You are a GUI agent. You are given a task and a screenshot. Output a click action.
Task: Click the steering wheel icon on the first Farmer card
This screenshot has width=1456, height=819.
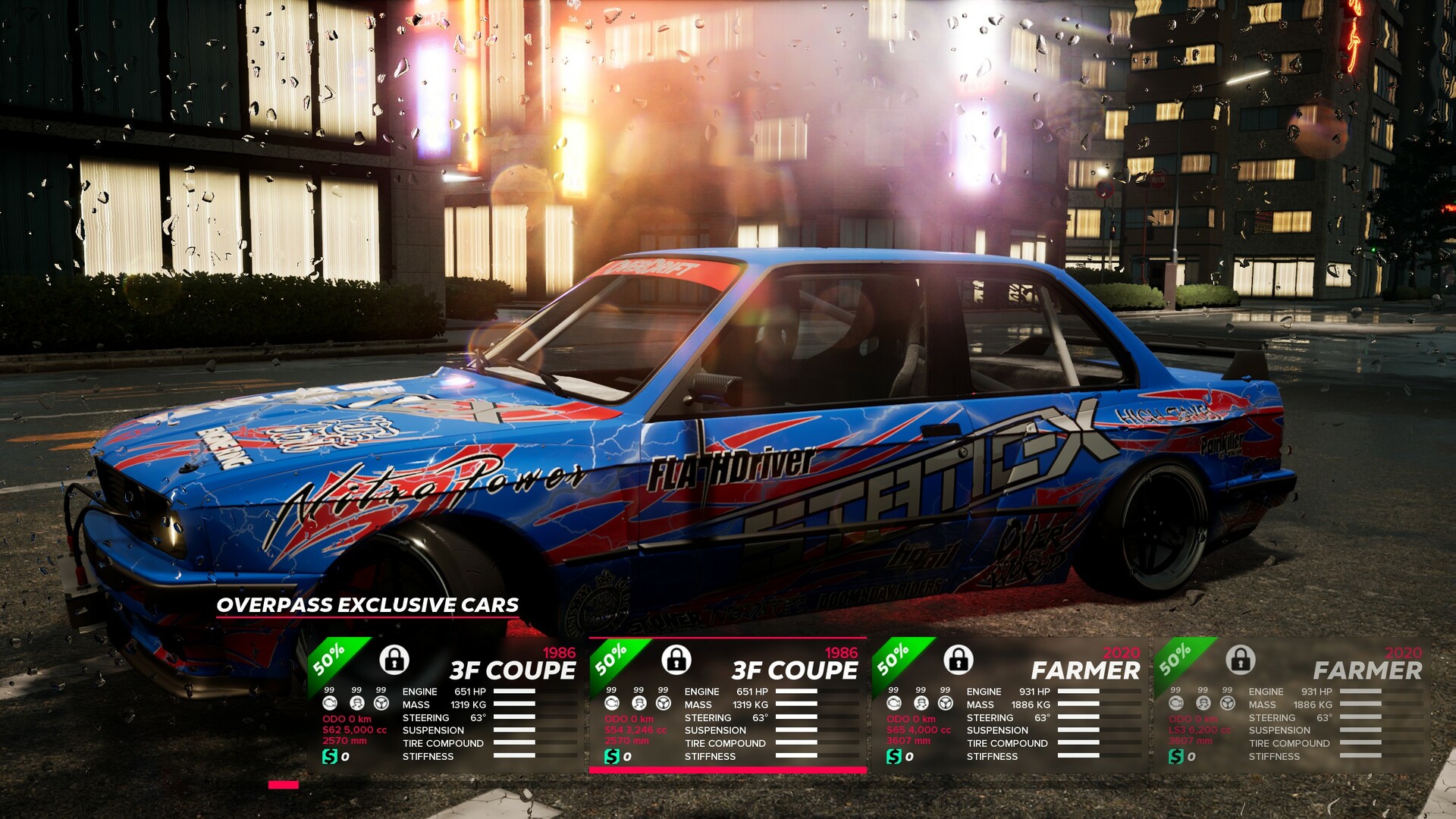pyautogui.click(x=945, y=704)
